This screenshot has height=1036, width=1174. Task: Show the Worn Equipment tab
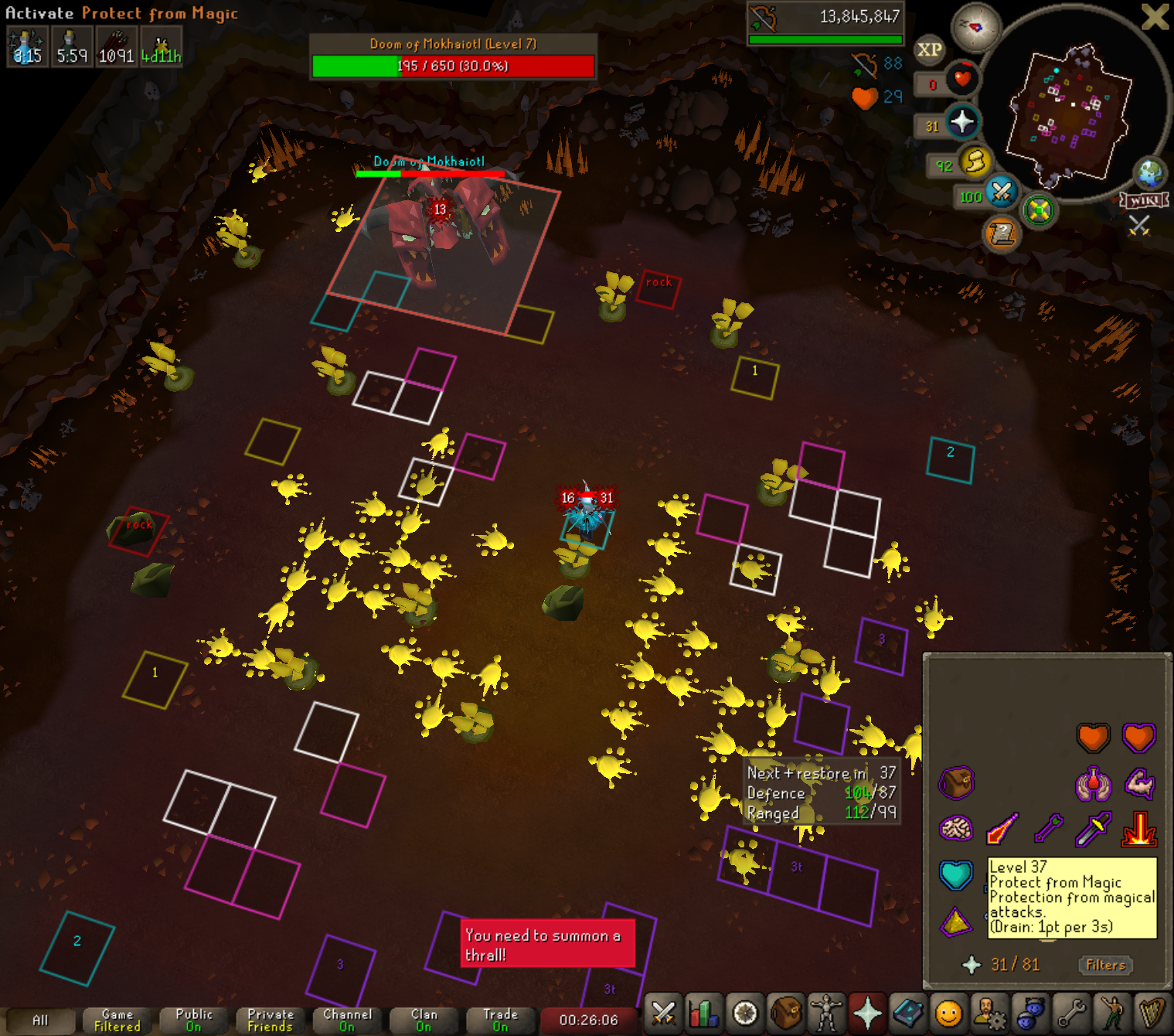826,1013
